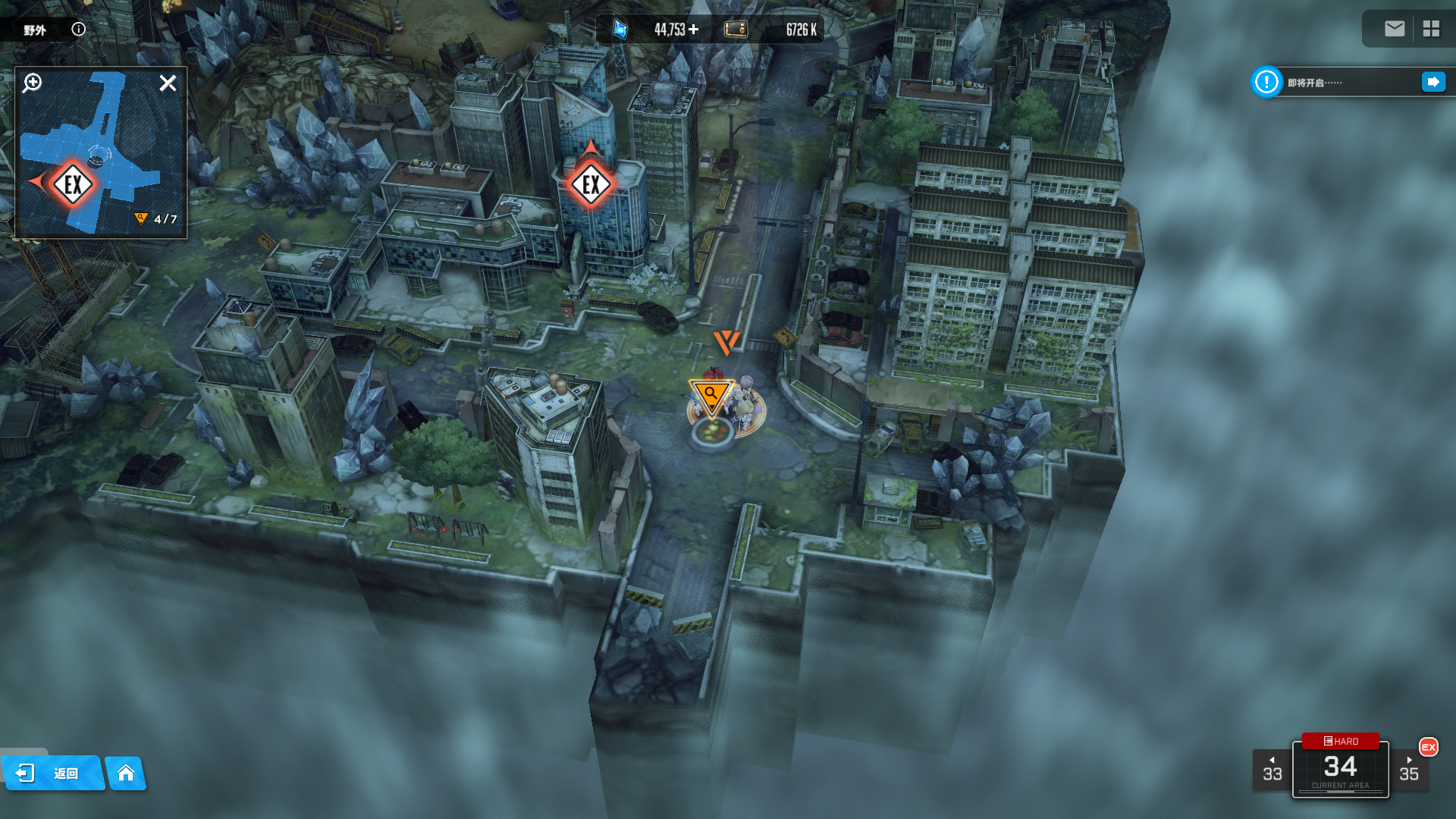Viewport: 1456px width, 819px height.
Task: Click the EX marker on minimap
Action: pyautogui.click(x=74, y=184)
